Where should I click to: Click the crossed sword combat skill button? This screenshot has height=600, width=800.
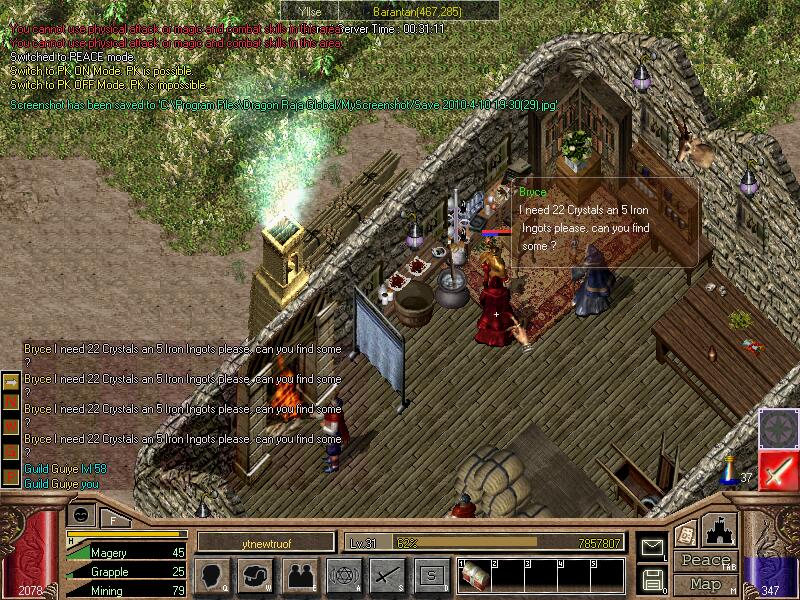[x=387, y=575]
